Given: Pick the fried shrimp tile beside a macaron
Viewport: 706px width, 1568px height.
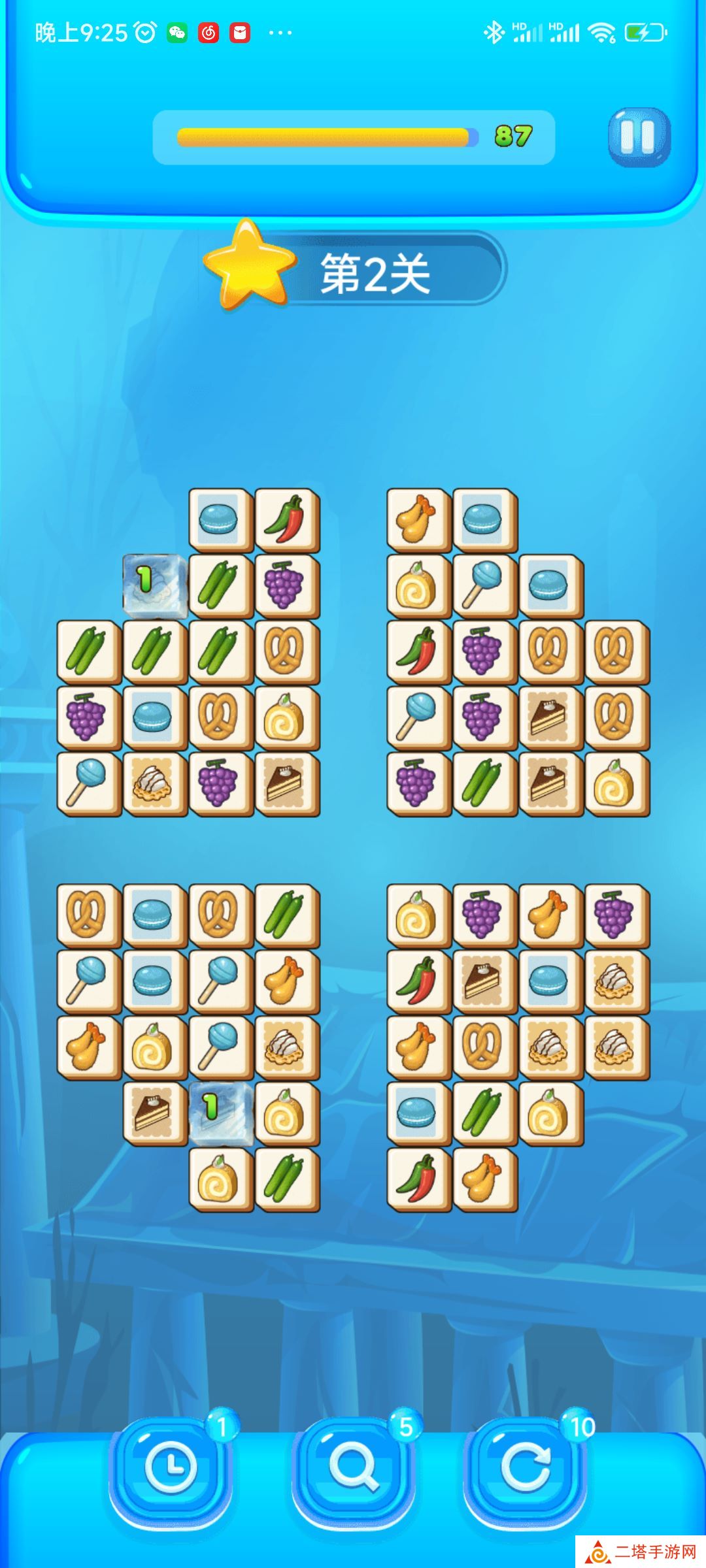Looking at the screenshot, I should coord(418,519).
